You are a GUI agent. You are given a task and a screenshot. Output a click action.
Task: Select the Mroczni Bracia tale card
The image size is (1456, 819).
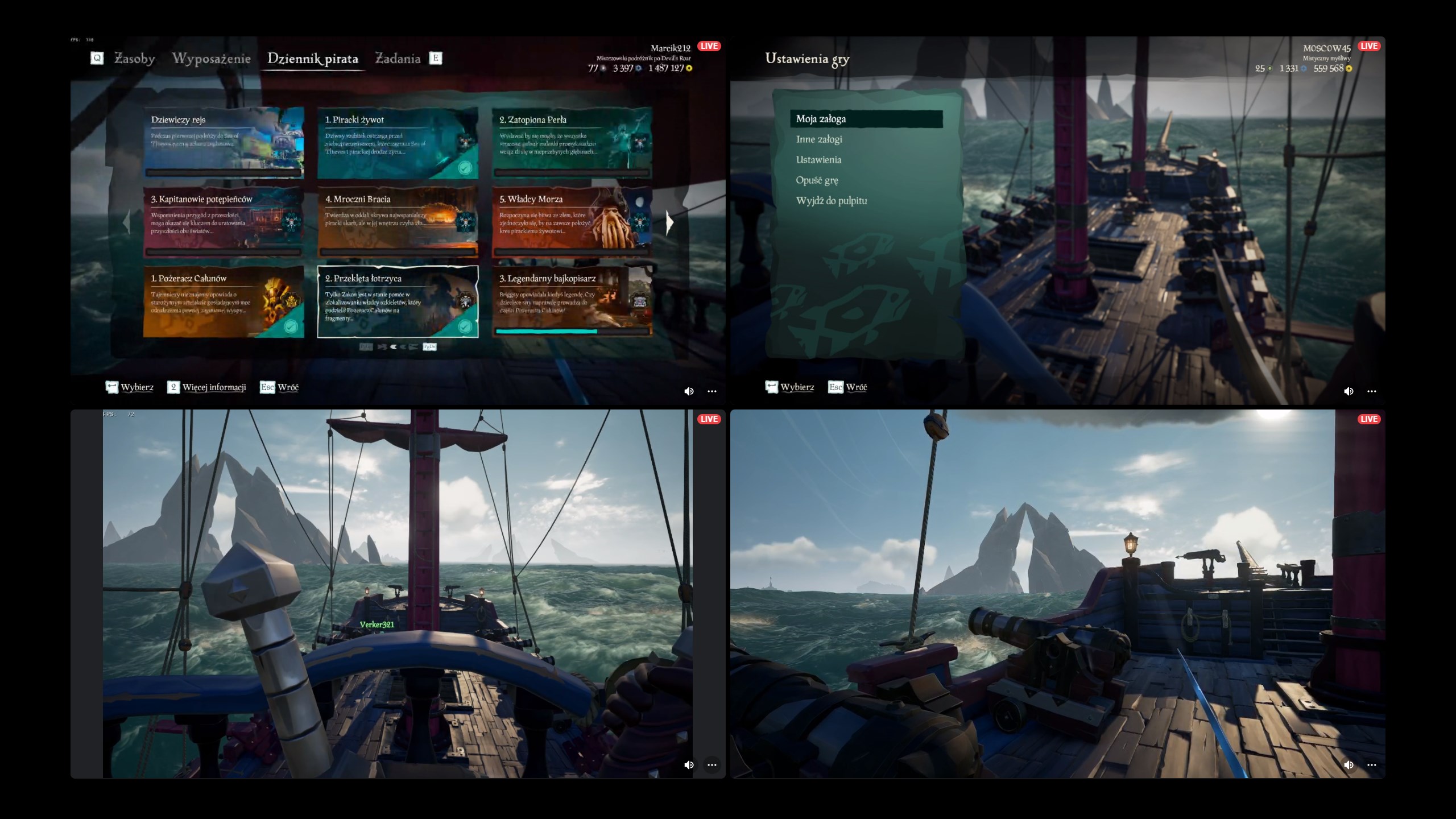(x=398, y=222)
